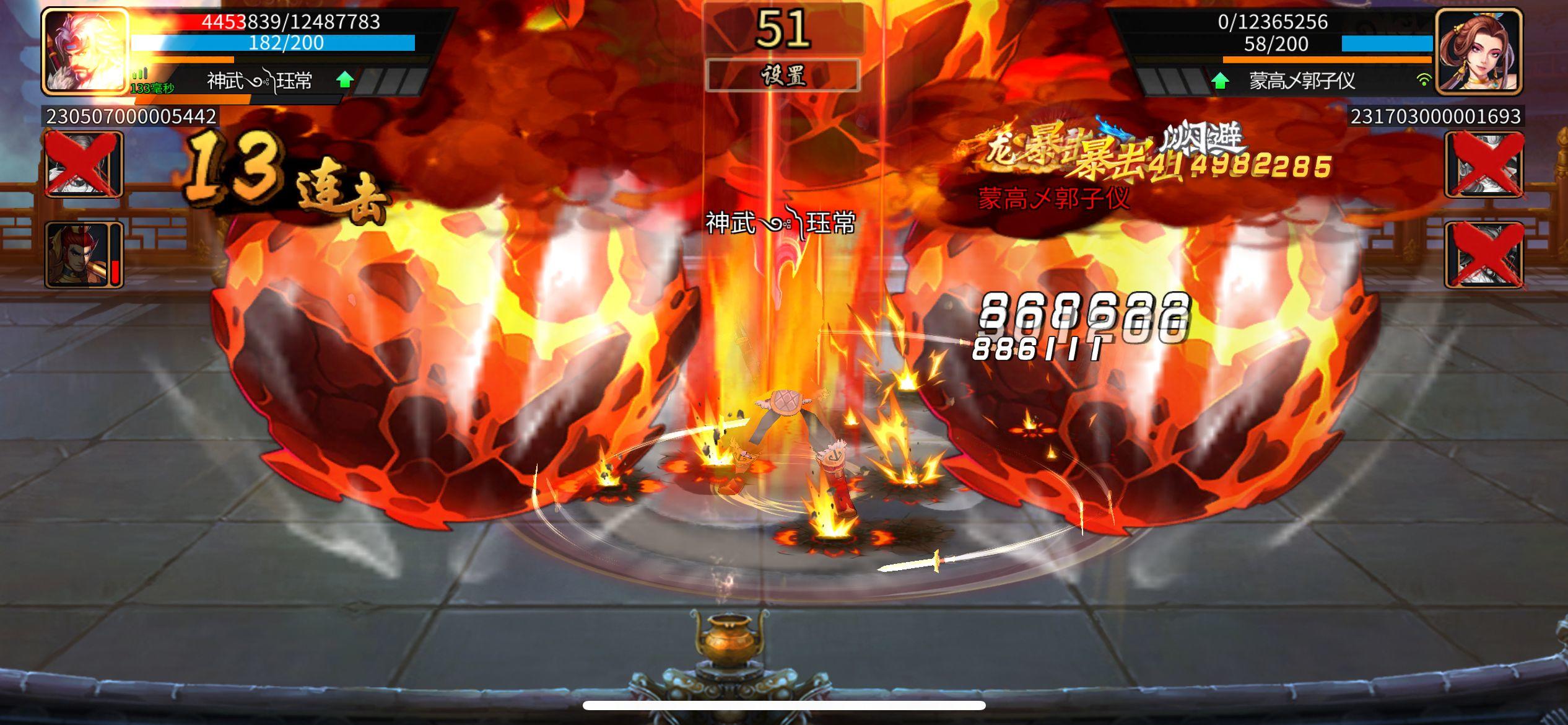Image resolution: width=1568 pixels, height=725 pixels.
Task: Tap the battle timer showing 51
Action: tap(783, 28)
